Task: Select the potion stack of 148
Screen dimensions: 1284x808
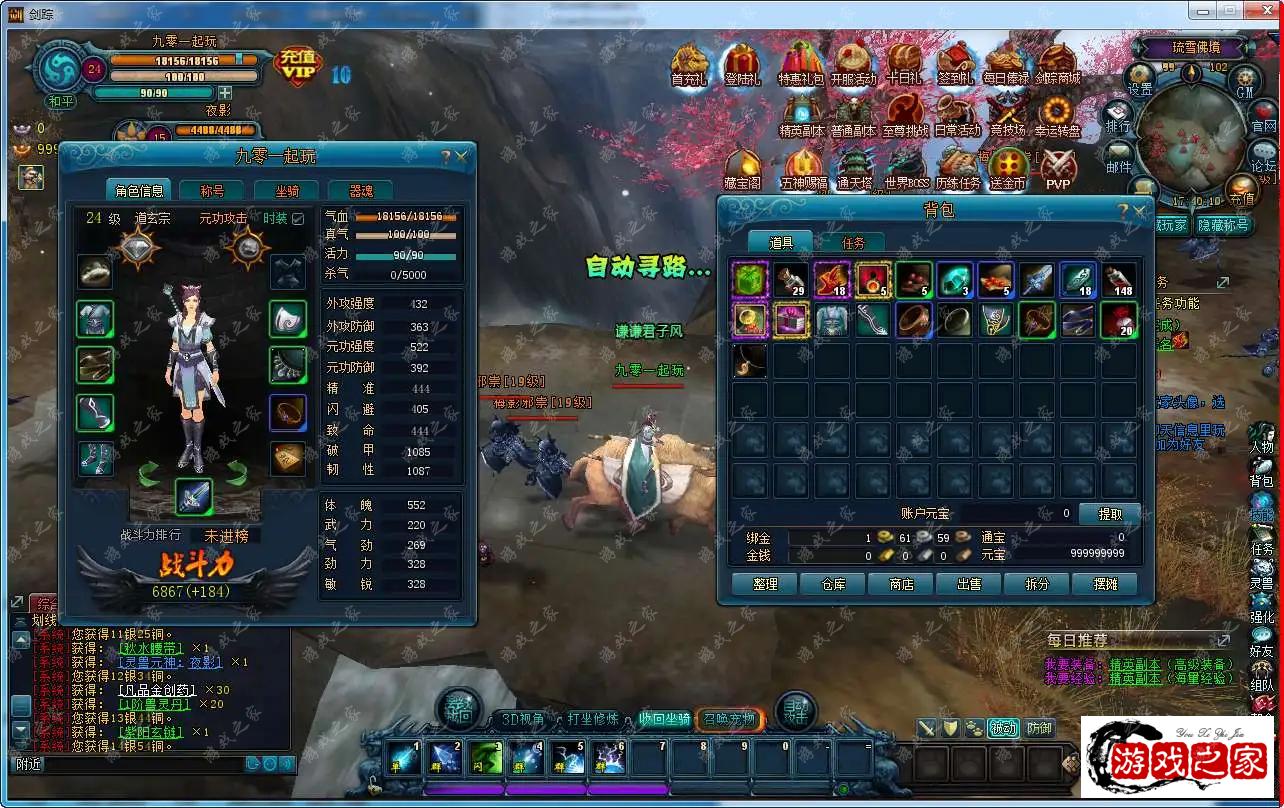Action: 1119,281
